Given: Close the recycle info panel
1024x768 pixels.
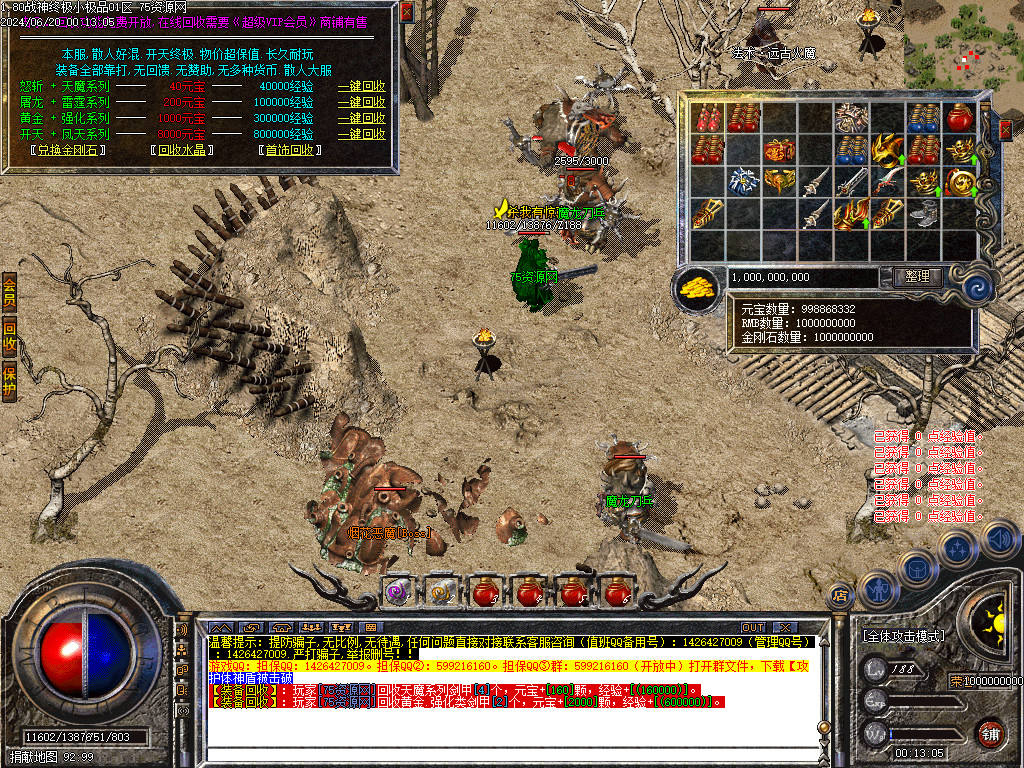Looking at the screenshot, I should (406, 12).
